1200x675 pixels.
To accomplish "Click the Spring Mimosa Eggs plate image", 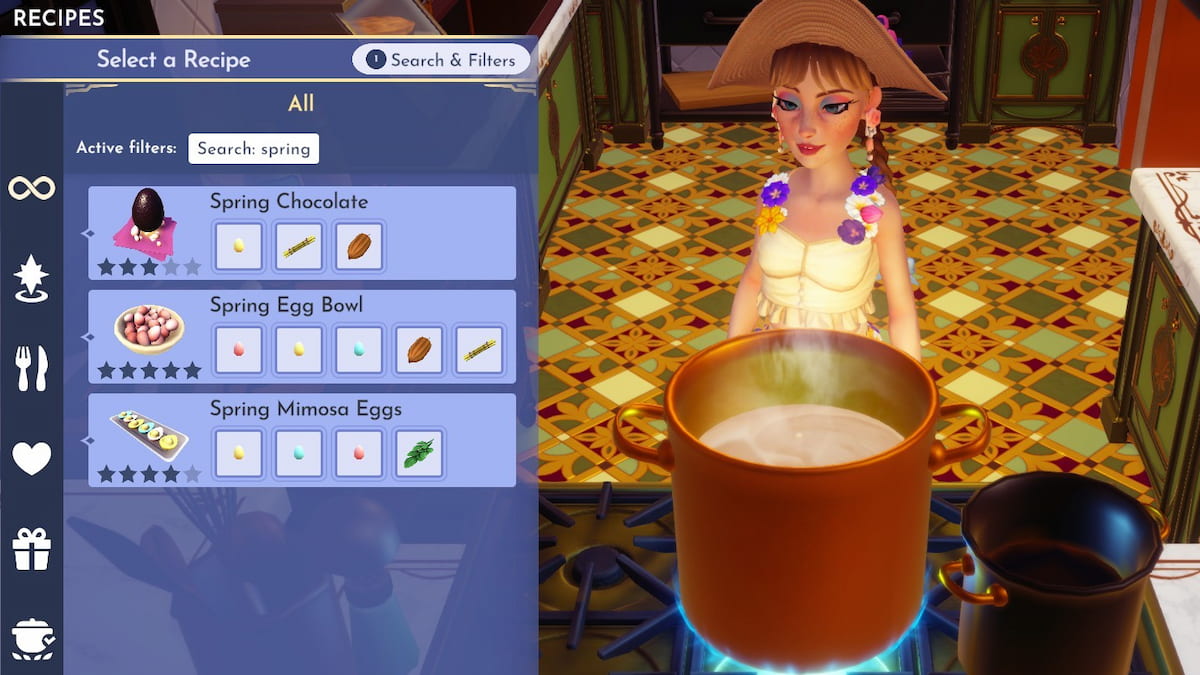I will click(x=148, y=432).
